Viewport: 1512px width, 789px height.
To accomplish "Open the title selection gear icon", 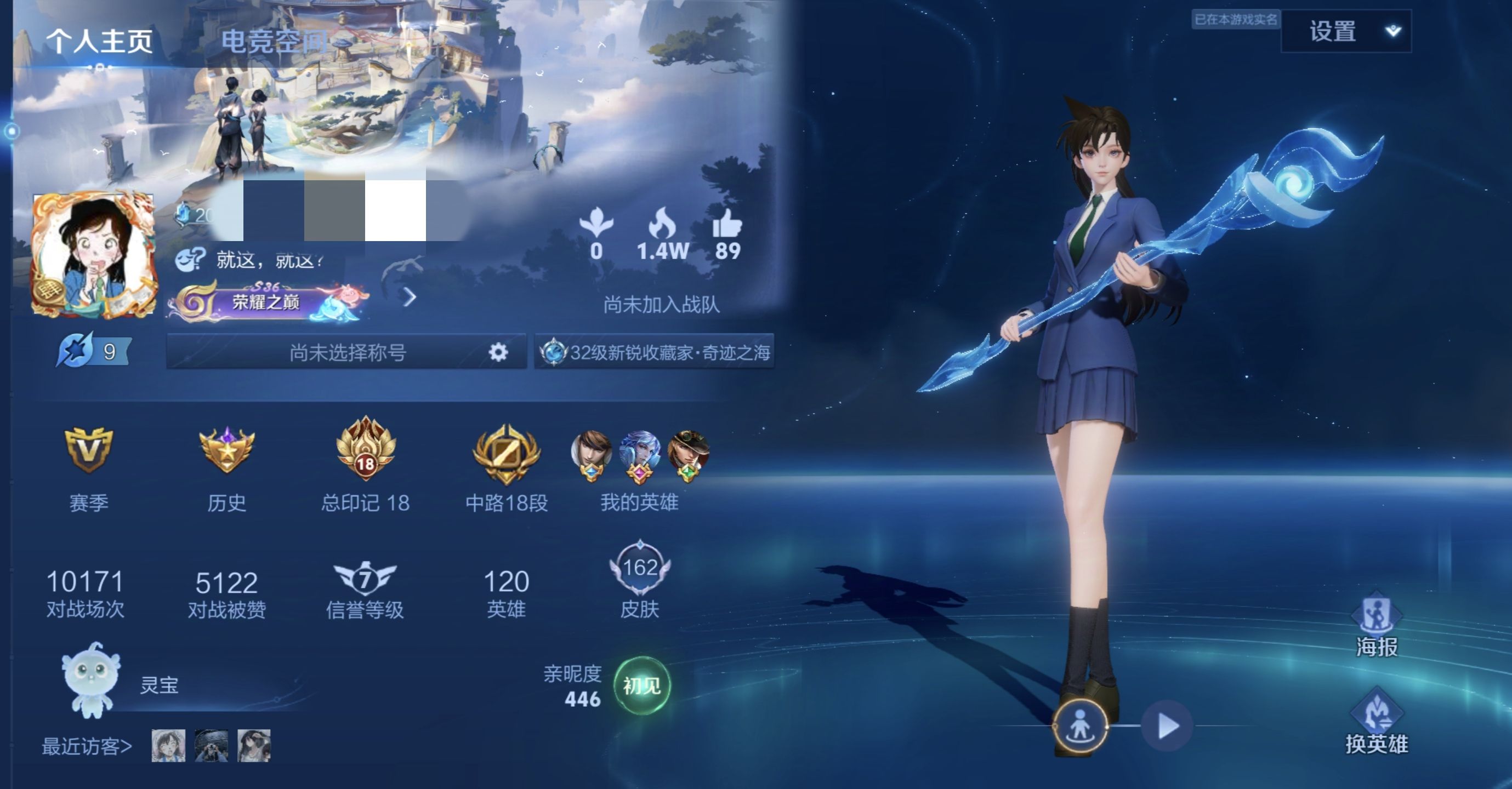I will (x=498, y=352).
